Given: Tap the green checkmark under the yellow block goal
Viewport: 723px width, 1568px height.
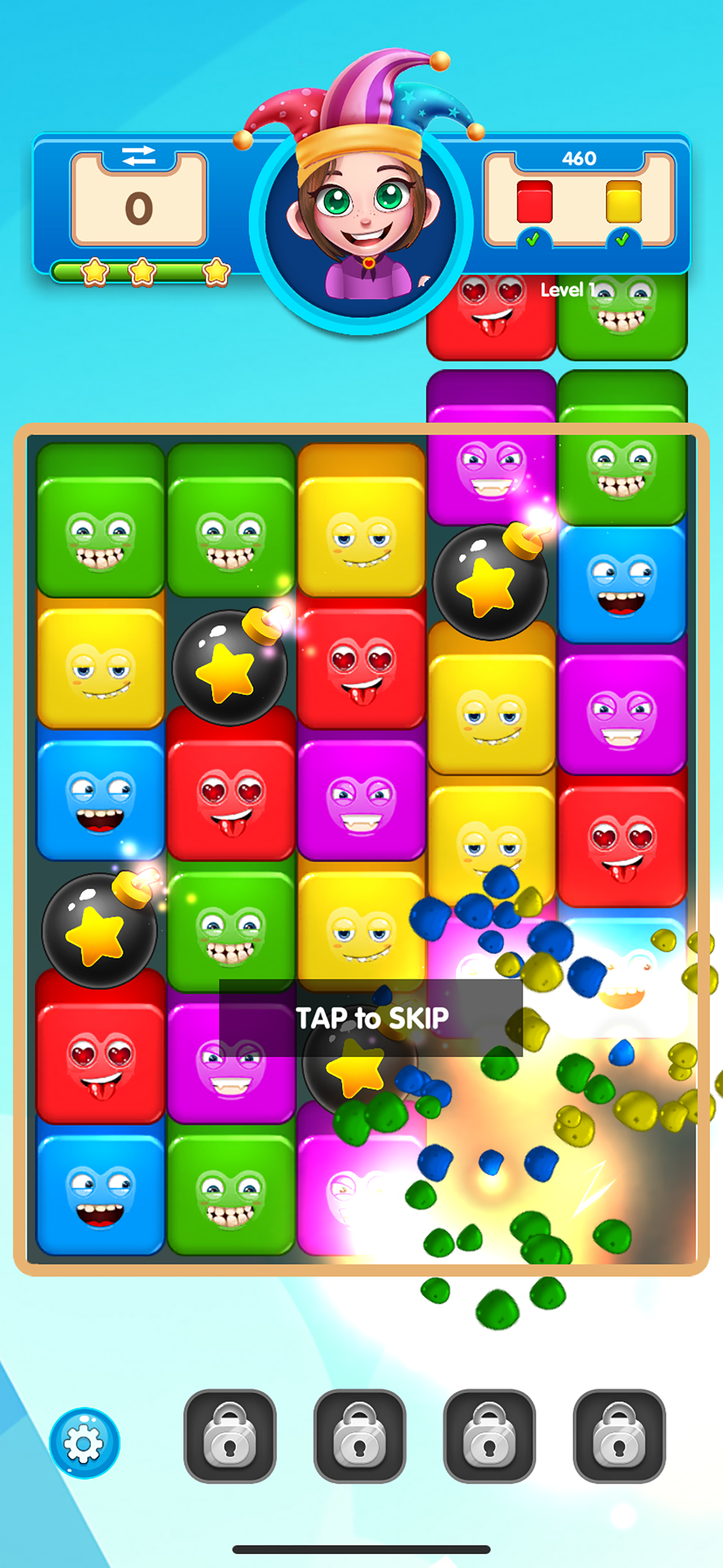Looking at the screenshot, I should pyautogui.click(x=622, y=241).
